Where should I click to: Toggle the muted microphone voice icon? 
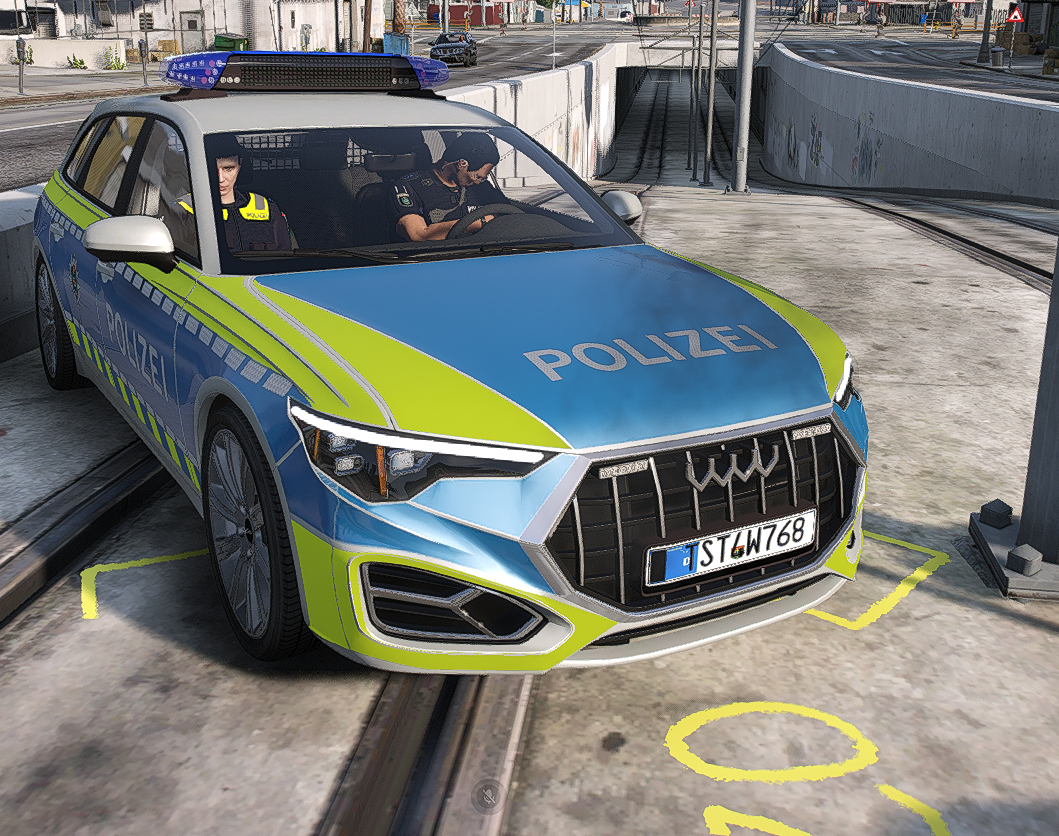(x=488, y=795)
